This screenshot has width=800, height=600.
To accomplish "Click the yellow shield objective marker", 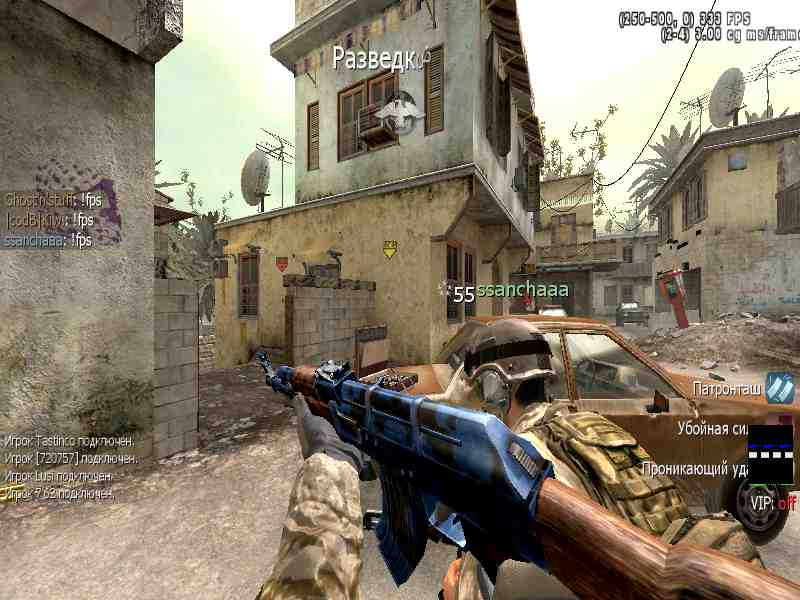I will click(x=390, y=248).
